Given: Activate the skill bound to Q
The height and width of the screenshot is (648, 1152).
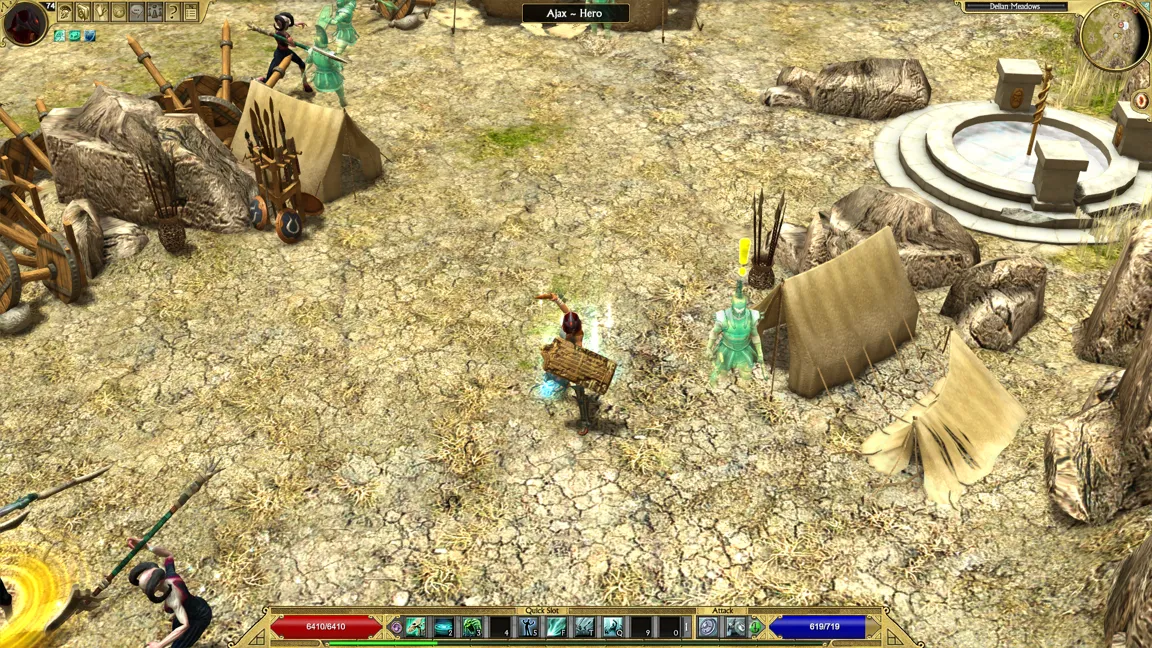Looking at the screenshot, I should coord(612,627).
